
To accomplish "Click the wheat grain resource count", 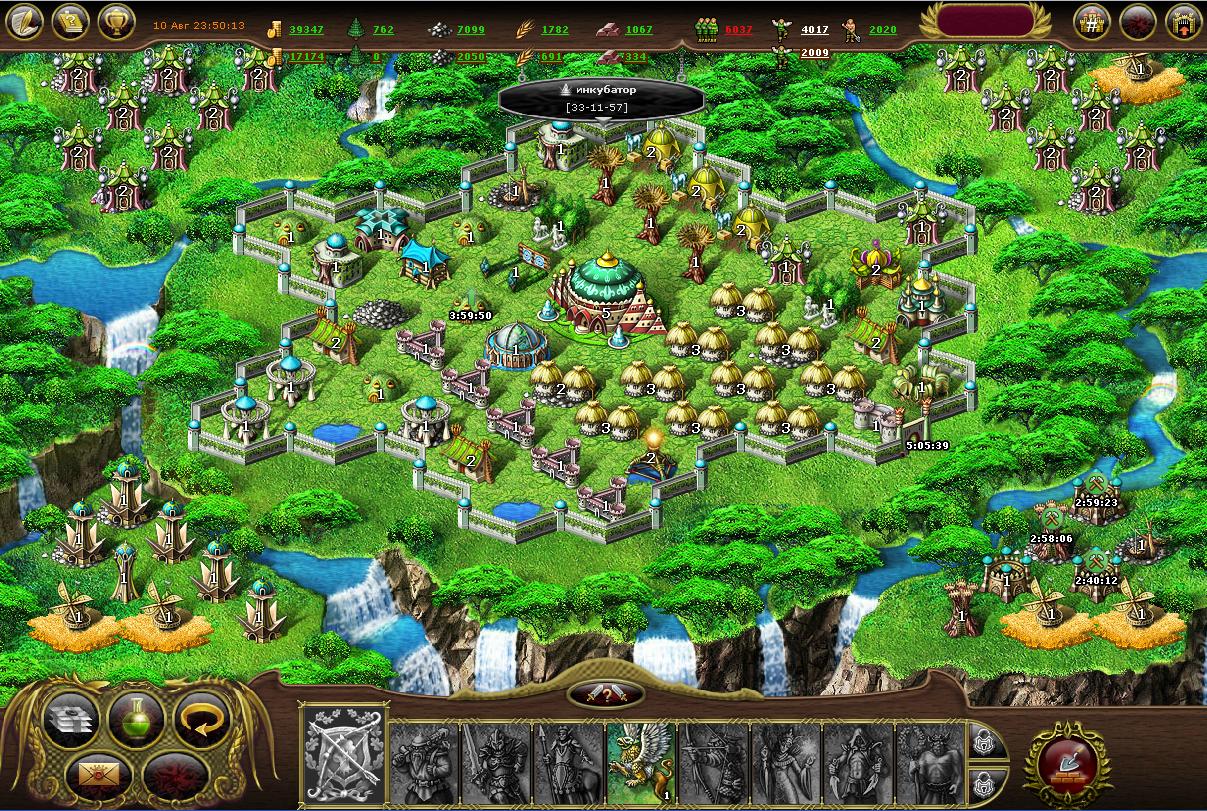I will [x=555, y=30].
